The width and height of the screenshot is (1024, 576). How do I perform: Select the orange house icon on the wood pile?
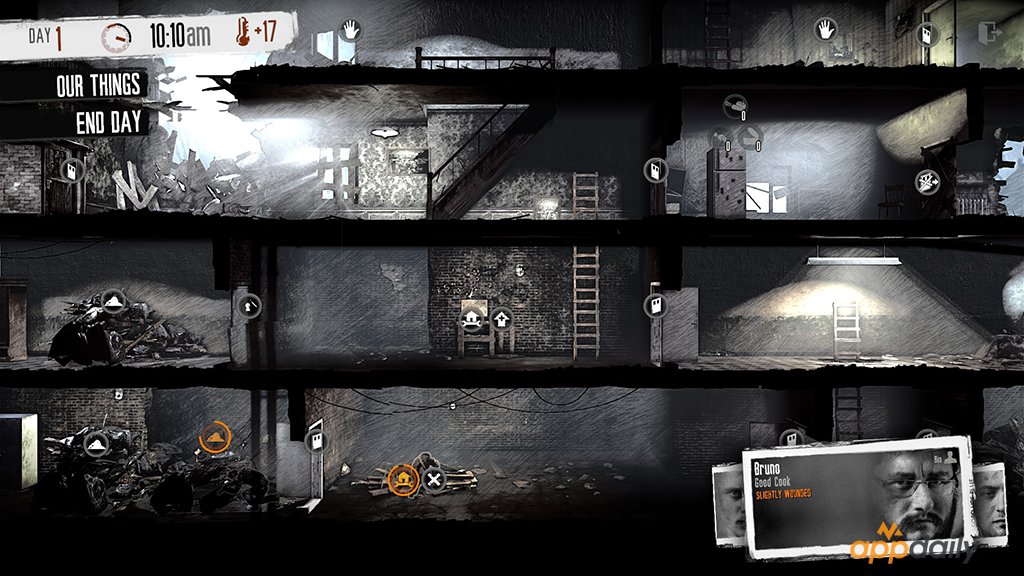tap(402, 480)
